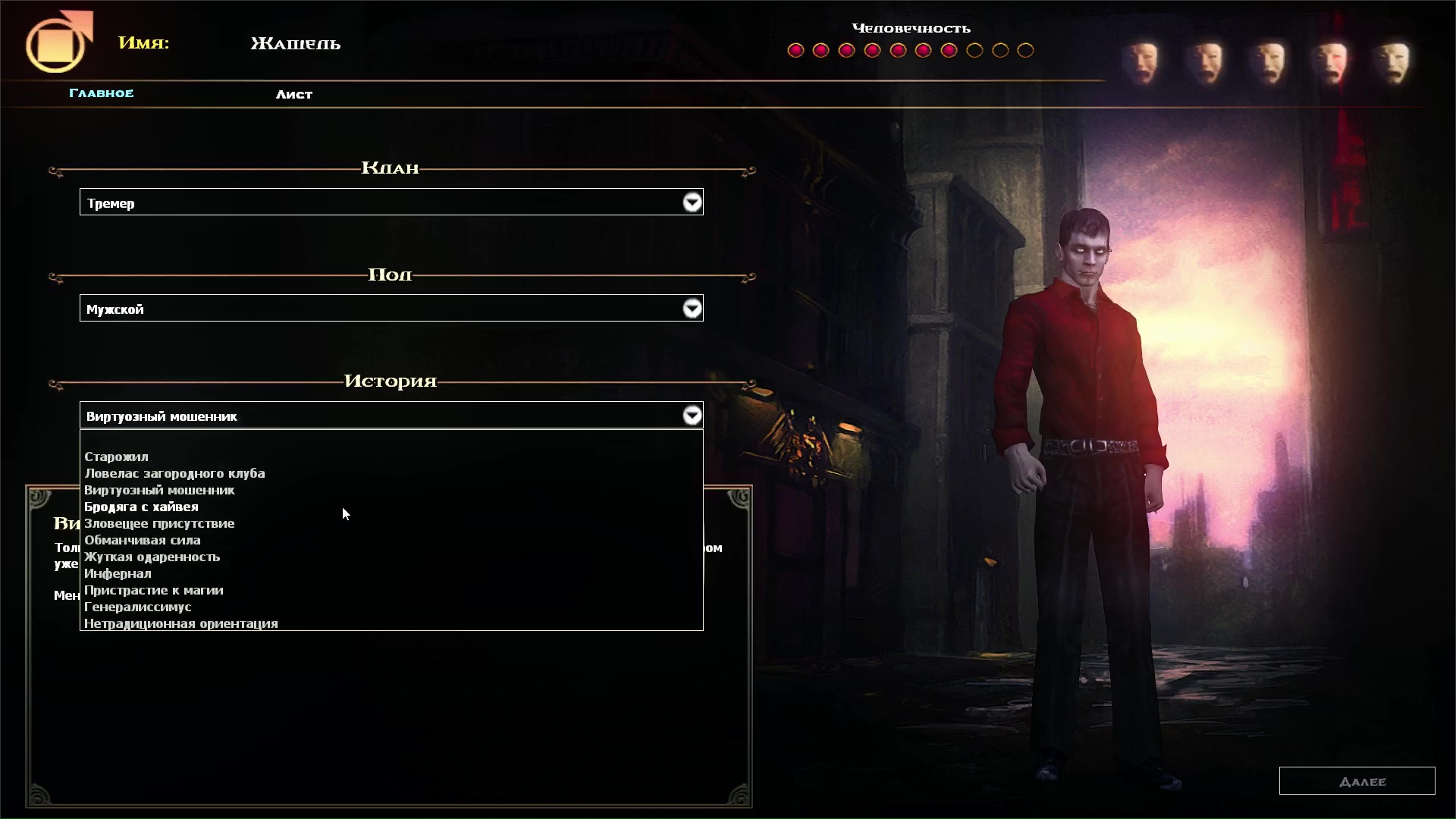
Task: Select the Генералиссимус history
Action: (137, 607)
